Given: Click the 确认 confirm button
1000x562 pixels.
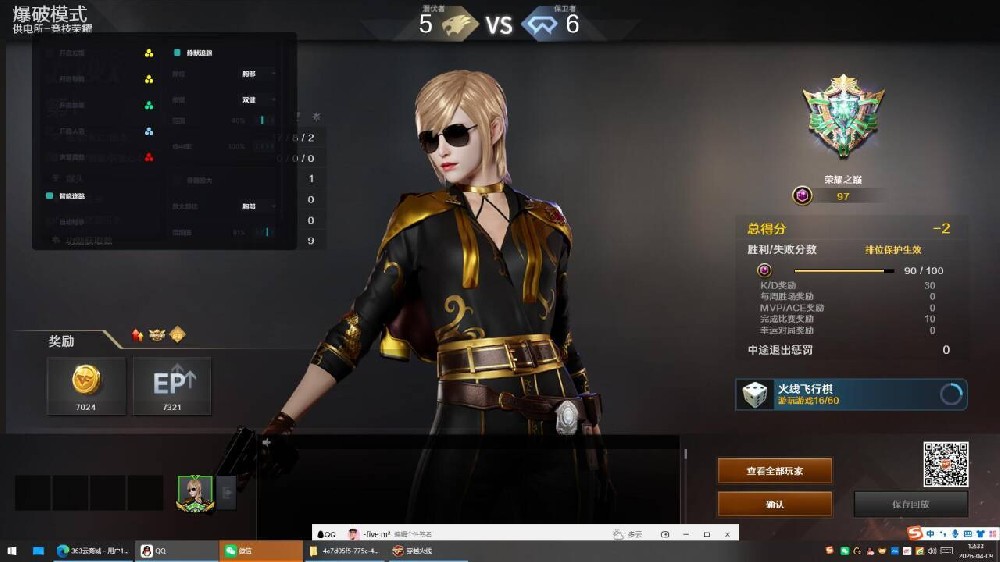Looking at the screenshot, I should coord(774,504).
